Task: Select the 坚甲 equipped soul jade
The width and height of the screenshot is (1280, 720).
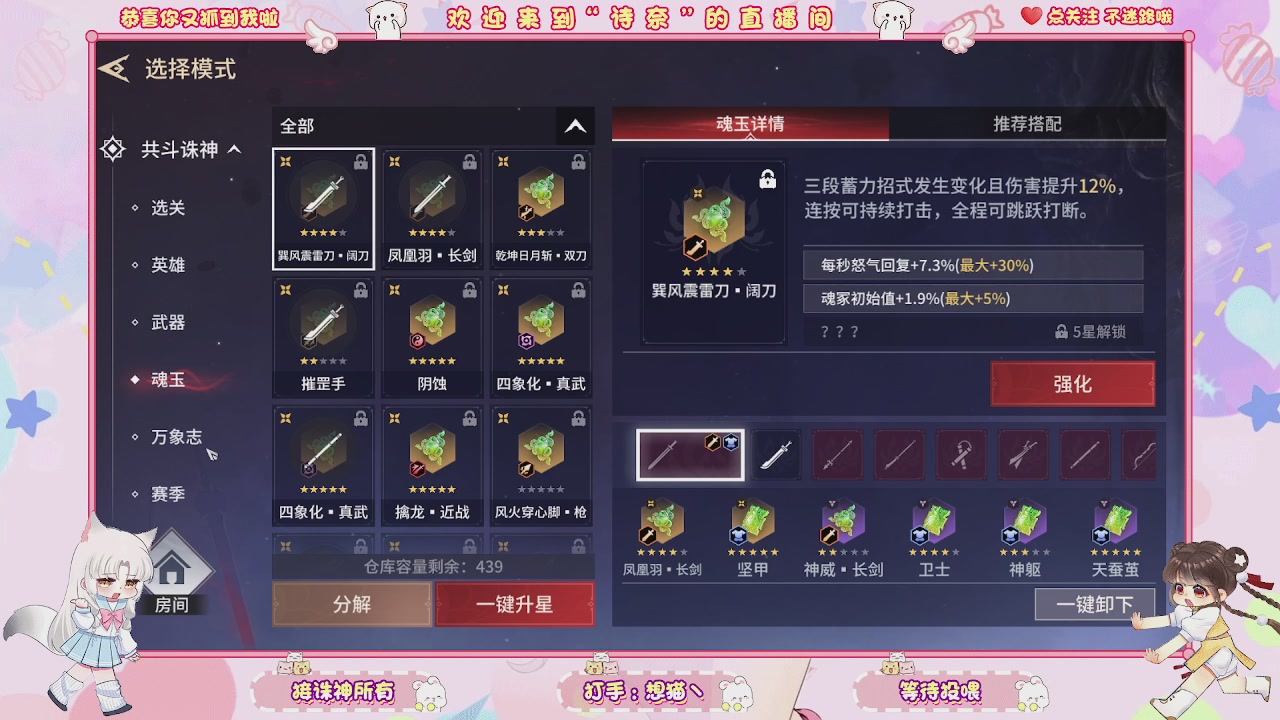Action: coord(752,525)
